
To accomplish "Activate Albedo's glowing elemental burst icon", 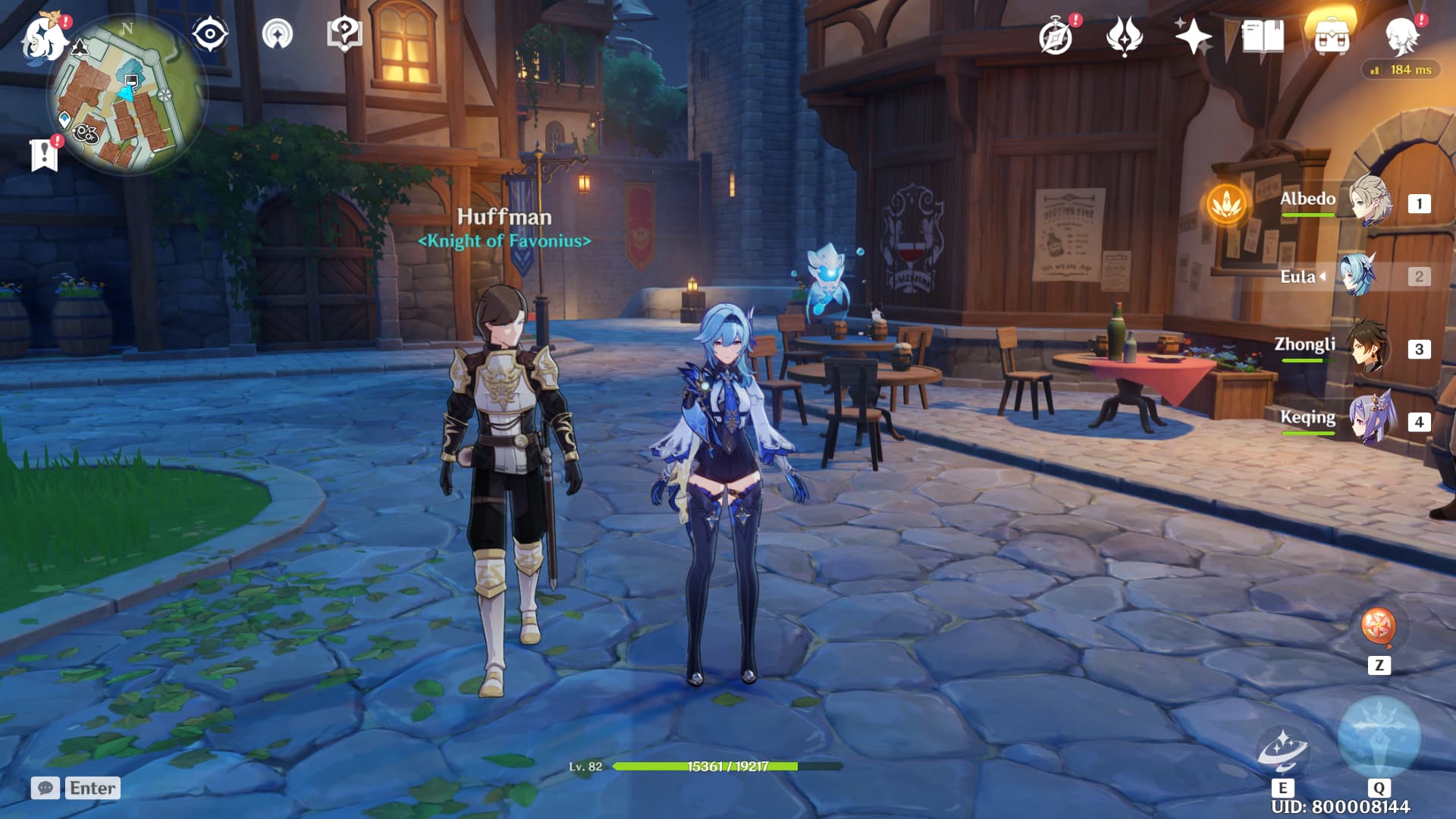I will tap(1226, 203).
